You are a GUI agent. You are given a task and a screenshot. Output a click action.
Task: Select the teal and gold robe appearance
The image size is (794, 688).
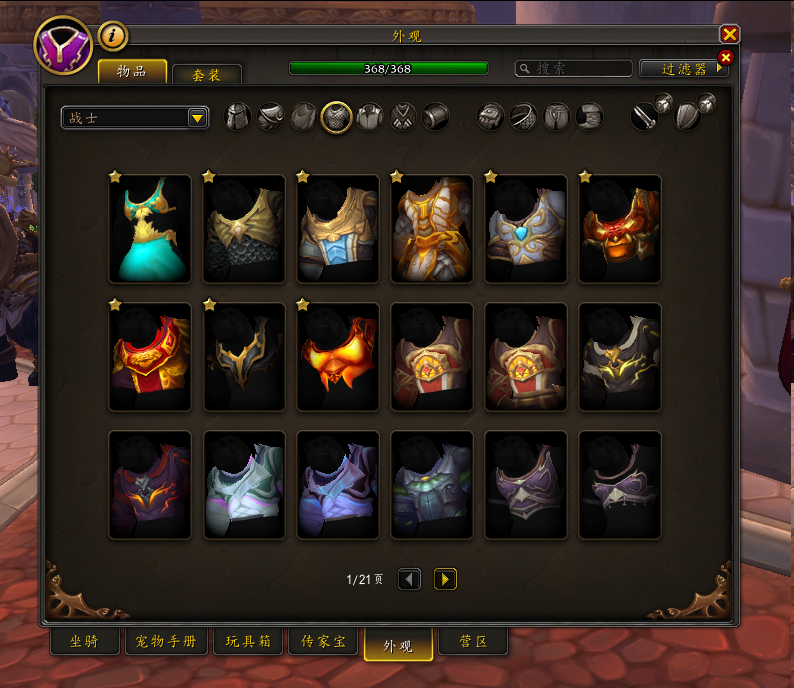pyautogui.click(x=150, y=229)
